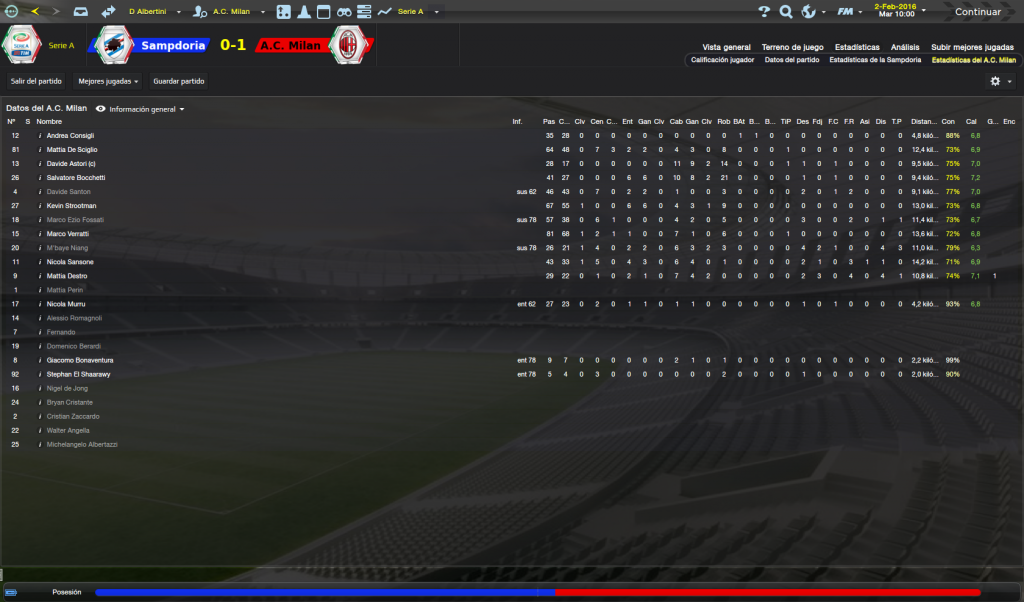Sort table by Cal rating column
The image size is (1024, 602).
(x=971, y=121)
